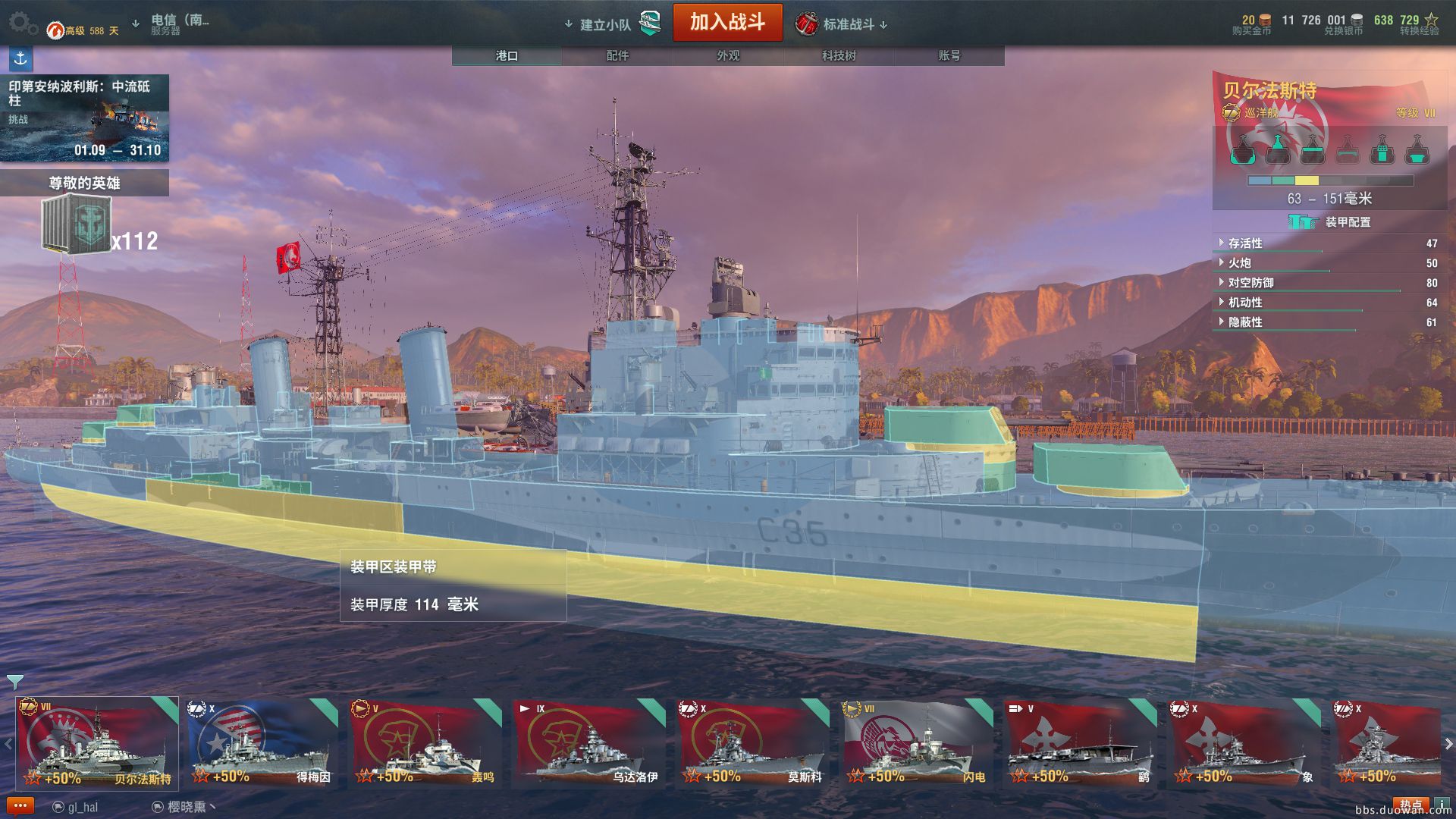Image resolution: width=1456 pixels, height=819 pixels.
Task: Open the 科技树 tech tree tab
Action: (839, 55)
